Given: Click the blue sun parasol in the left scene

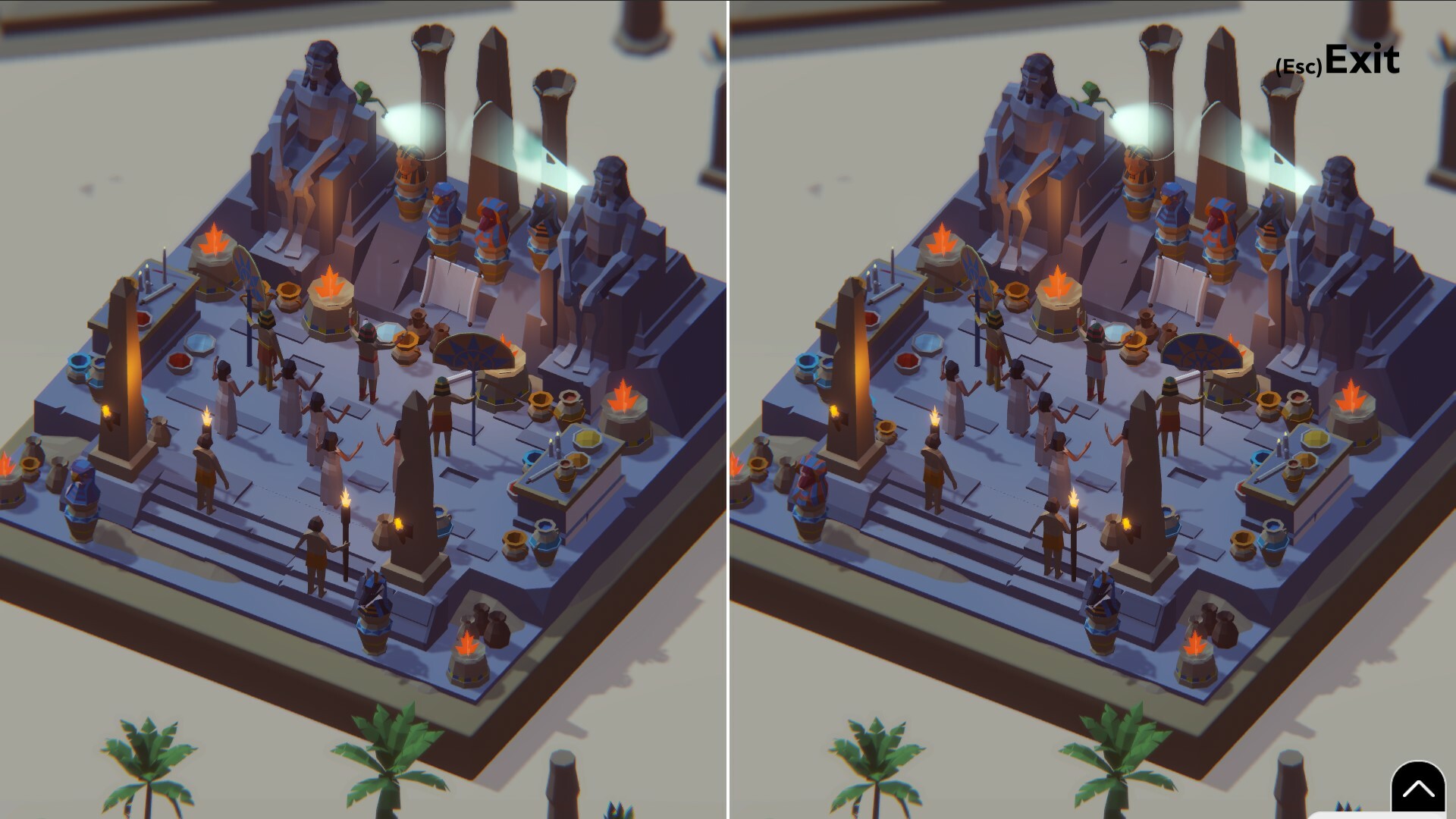Looking at the screenshot, I should 474,349.
